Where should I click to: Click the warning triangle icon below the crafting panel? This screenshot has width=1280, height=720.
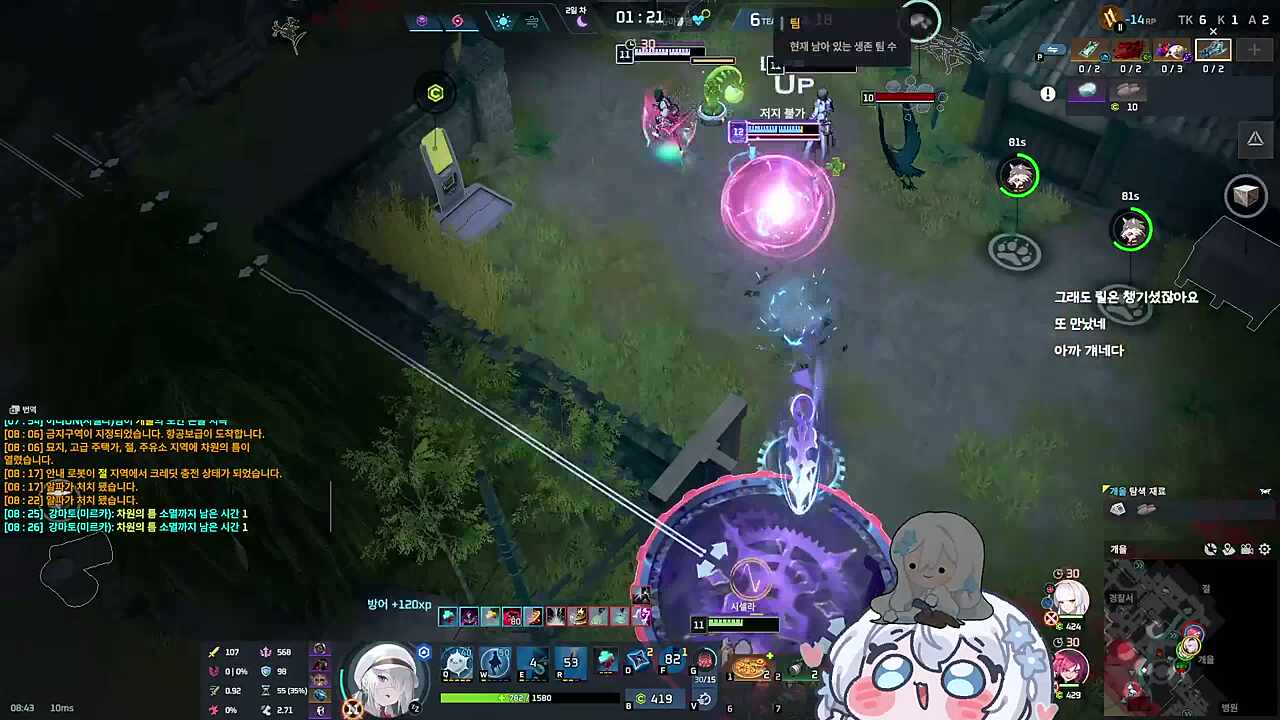1256,138
